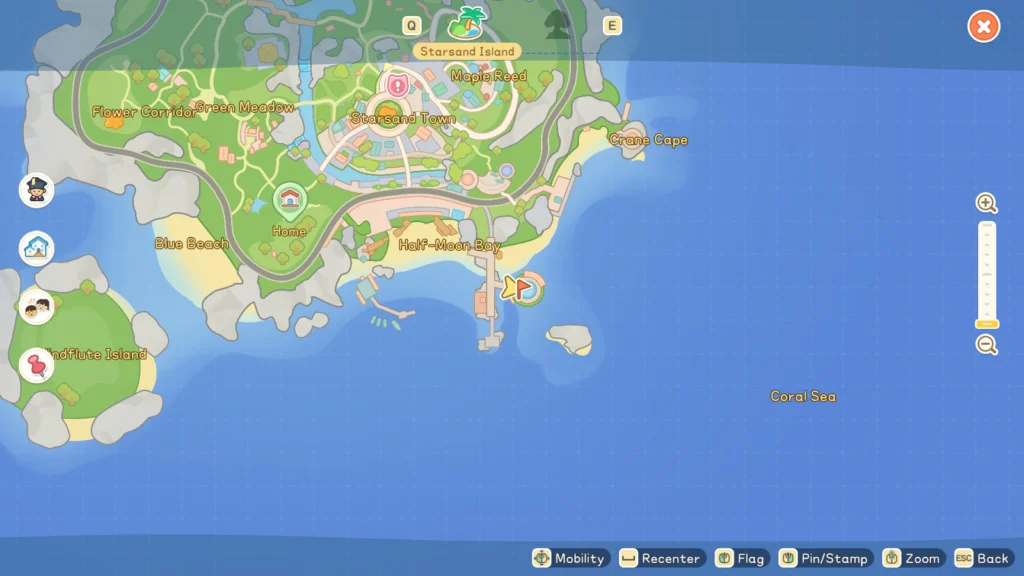Click the Zoom button in bottom bar
Screen dimensions: 1024x576
coord(912,558)
